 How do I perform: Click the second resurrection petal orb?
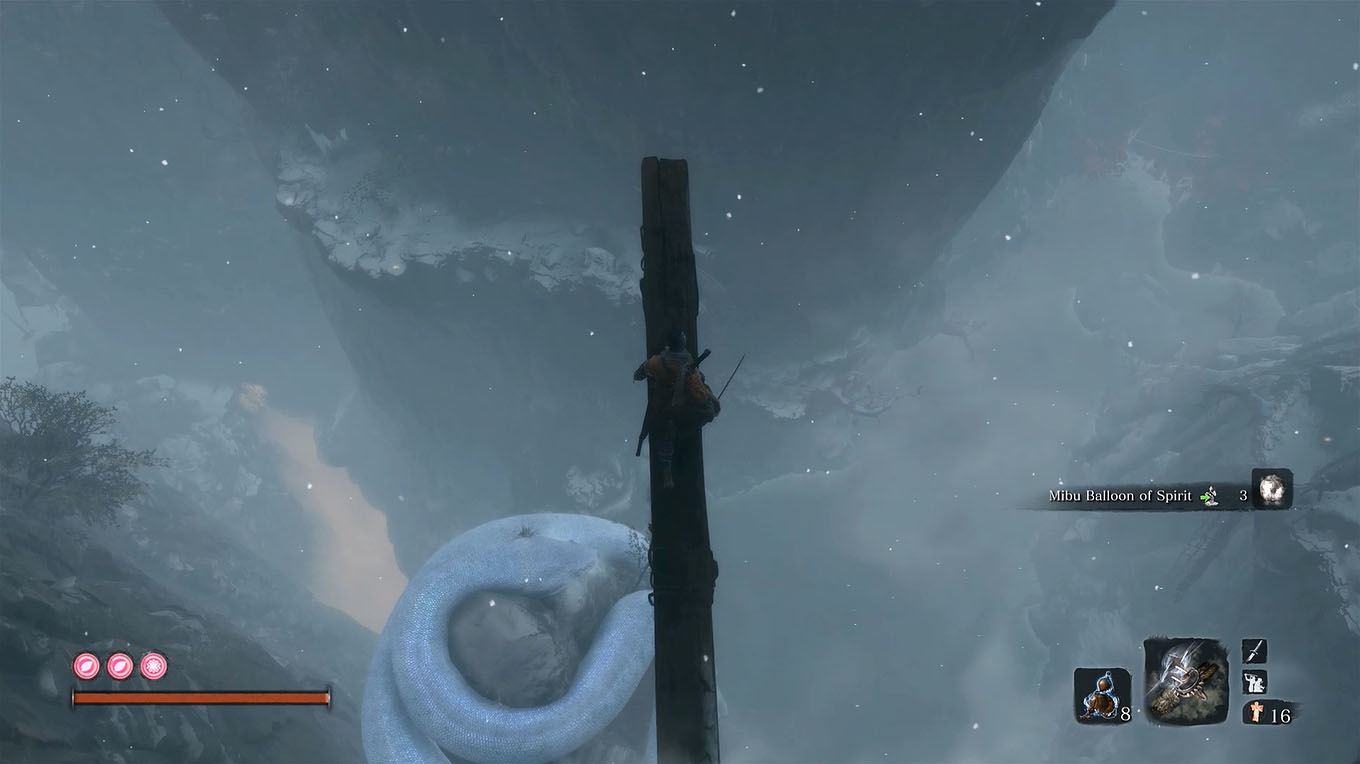[118, 665]
